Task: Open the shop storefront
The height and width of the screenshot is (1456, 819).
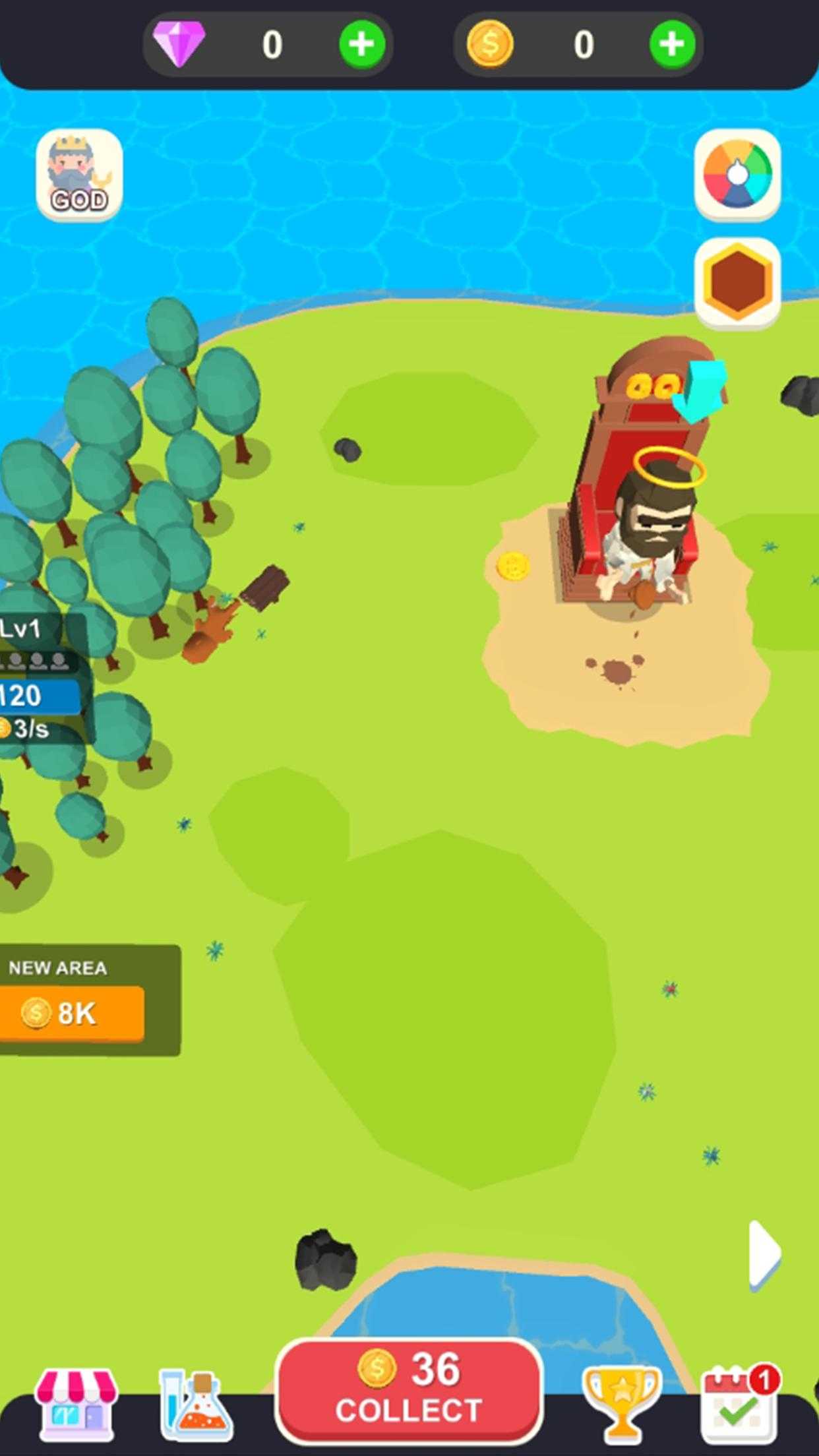Action: click(x=77, y=1405)
